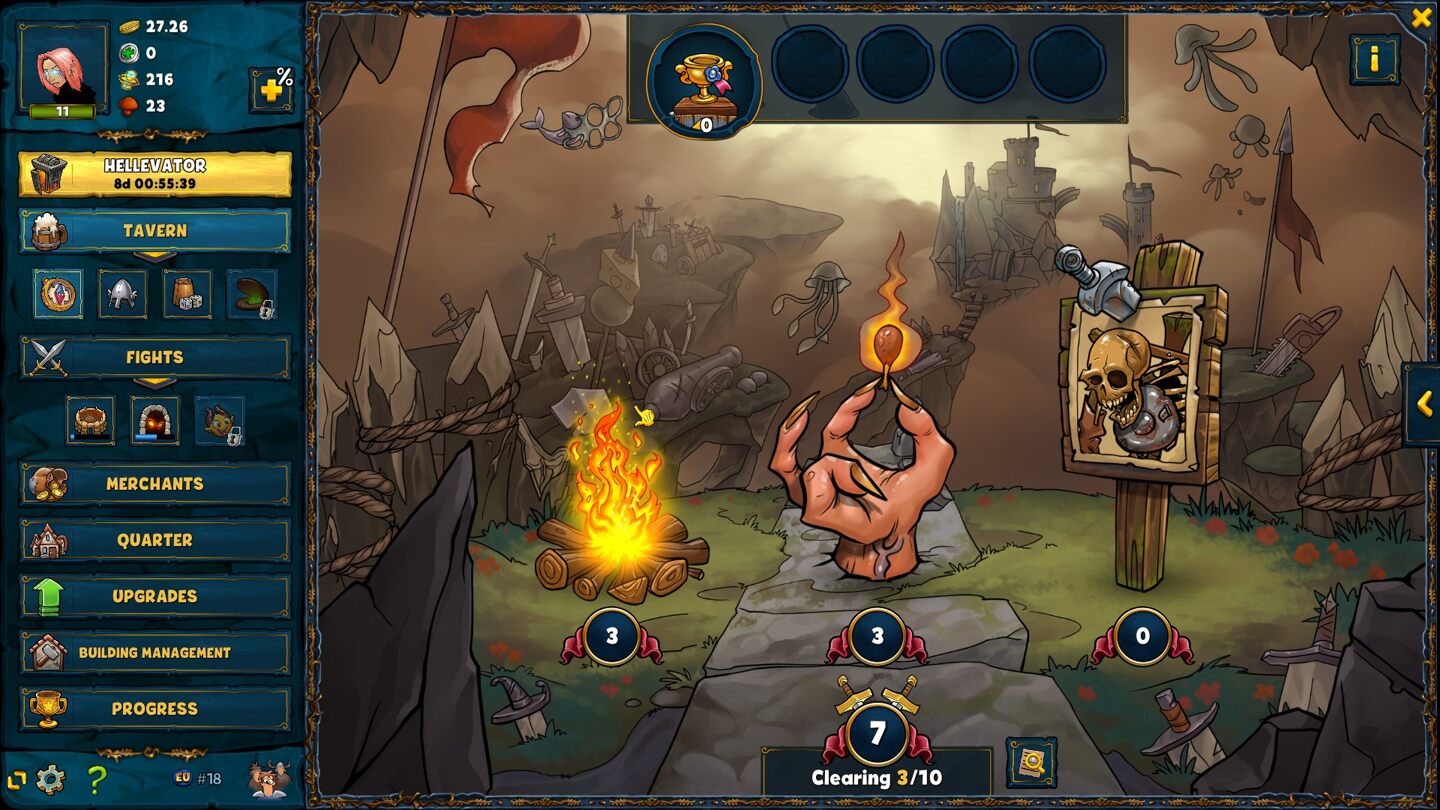Viewport: 1440px width, 810px height.
Task: Show help with the green question mark
Action: point(96,778)
